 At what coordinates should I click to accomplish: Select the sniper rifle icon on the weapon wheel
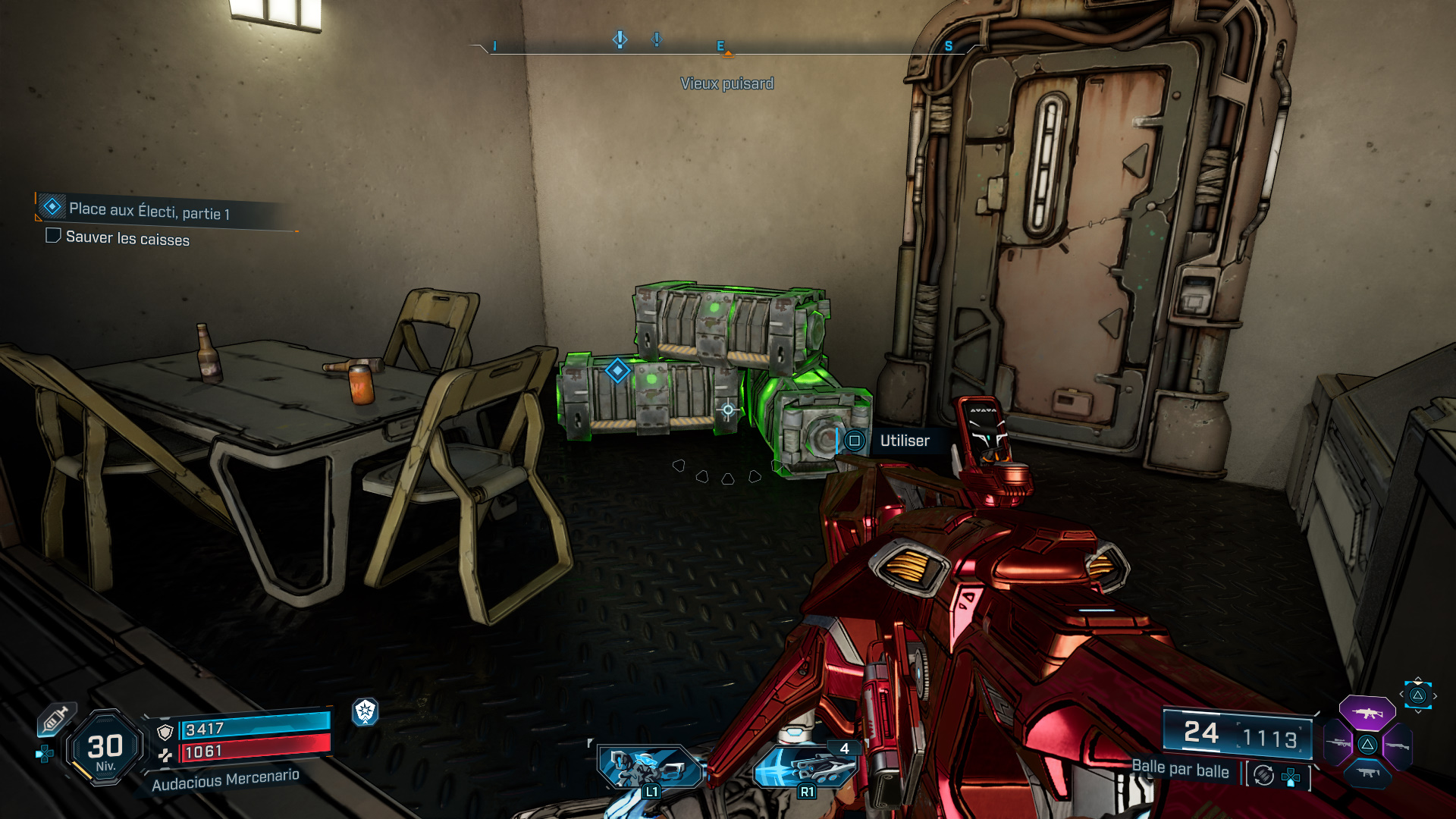point(1338,742)
